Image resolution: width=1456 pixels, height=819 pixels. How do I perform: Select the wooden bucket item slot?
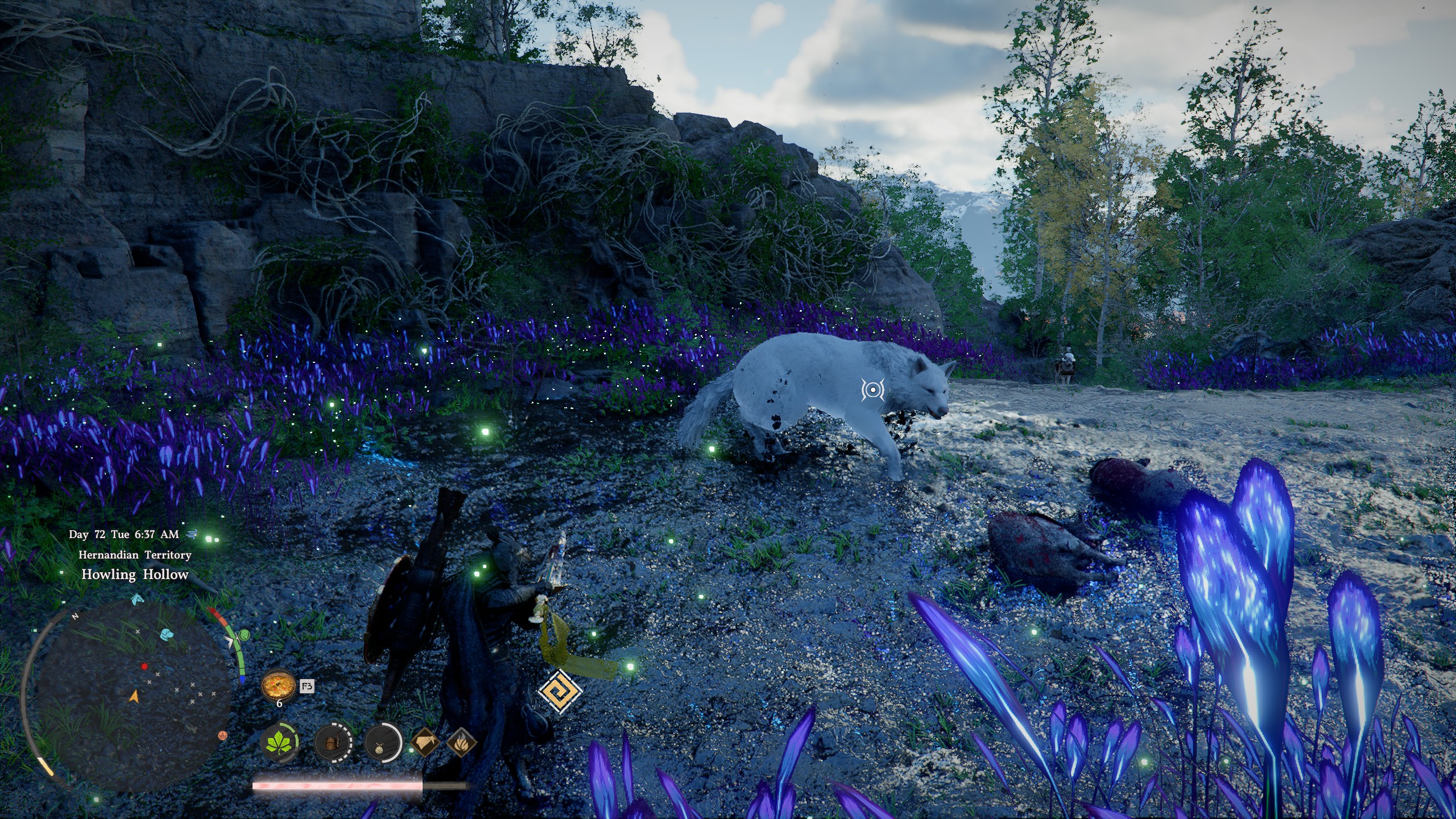pyautogui.click(x=333, y=743)
